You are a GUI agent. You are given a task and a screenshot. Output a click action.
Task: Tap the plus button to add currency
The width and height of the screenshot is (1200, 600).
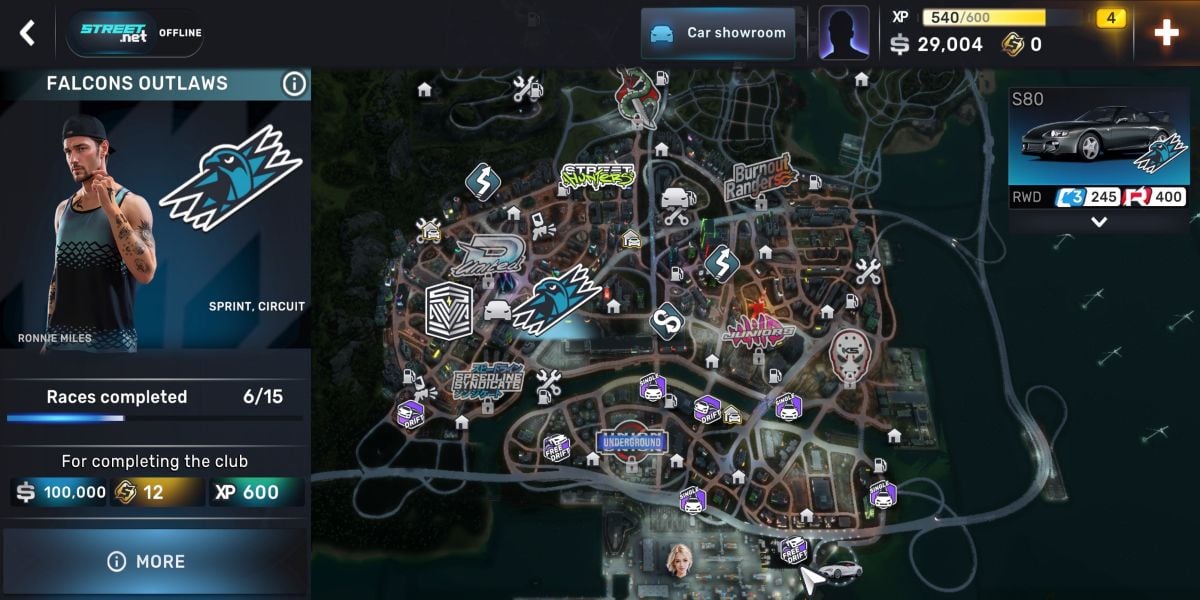pyautogui.click(x=1166, y=33)
